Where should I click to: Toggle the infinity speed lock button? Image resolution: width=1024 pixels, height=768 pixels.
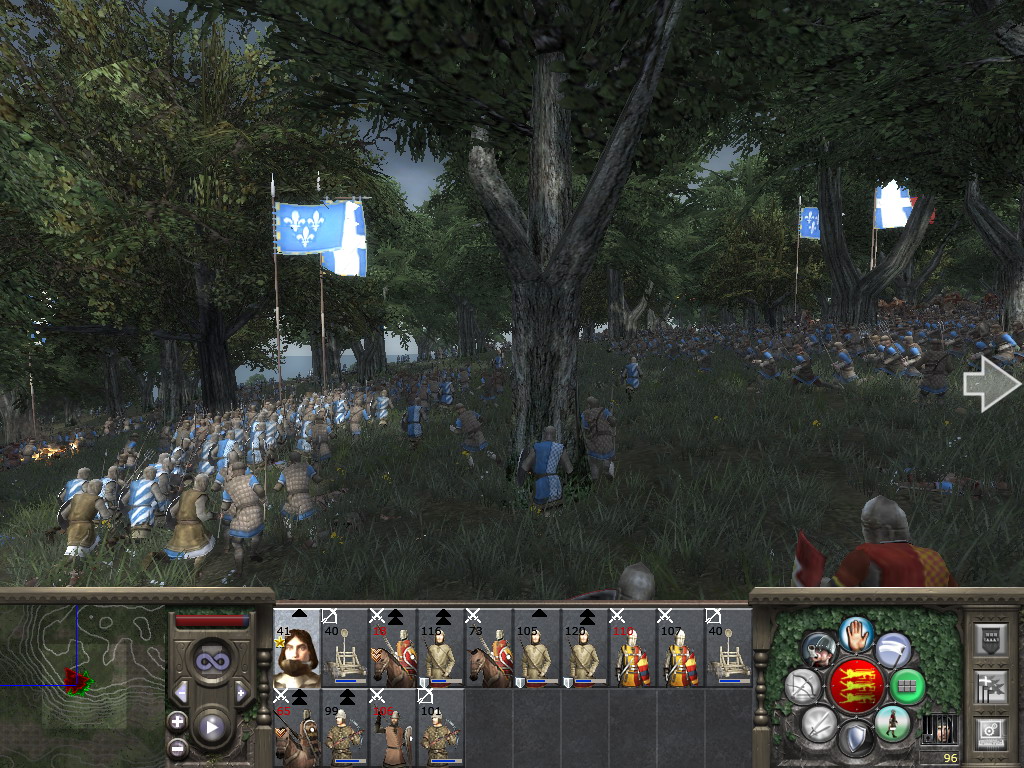click(x=212, y=660)
